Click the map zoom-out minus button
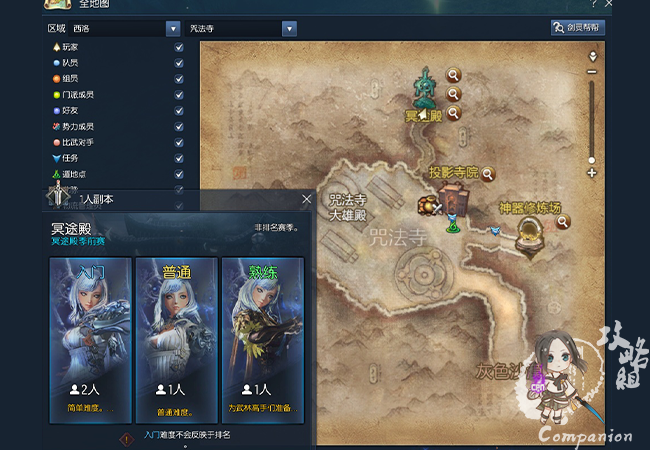 coord(592,71)
